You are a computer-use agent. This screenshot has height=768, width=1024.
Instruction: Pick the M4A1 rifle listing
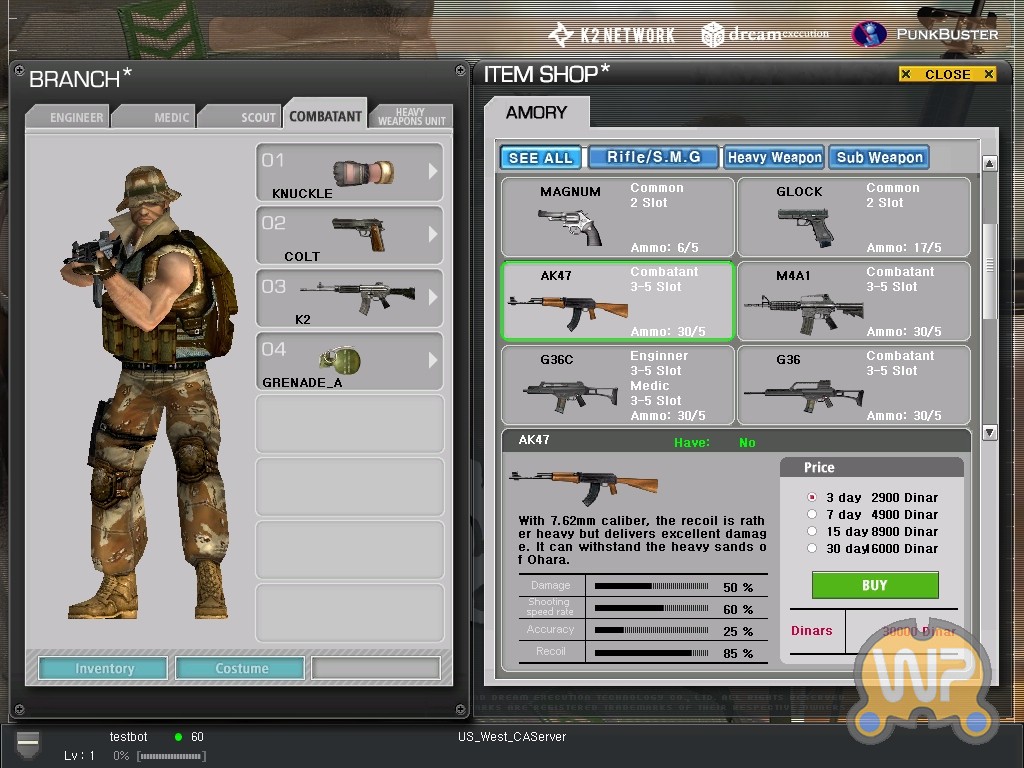(853, 301)
